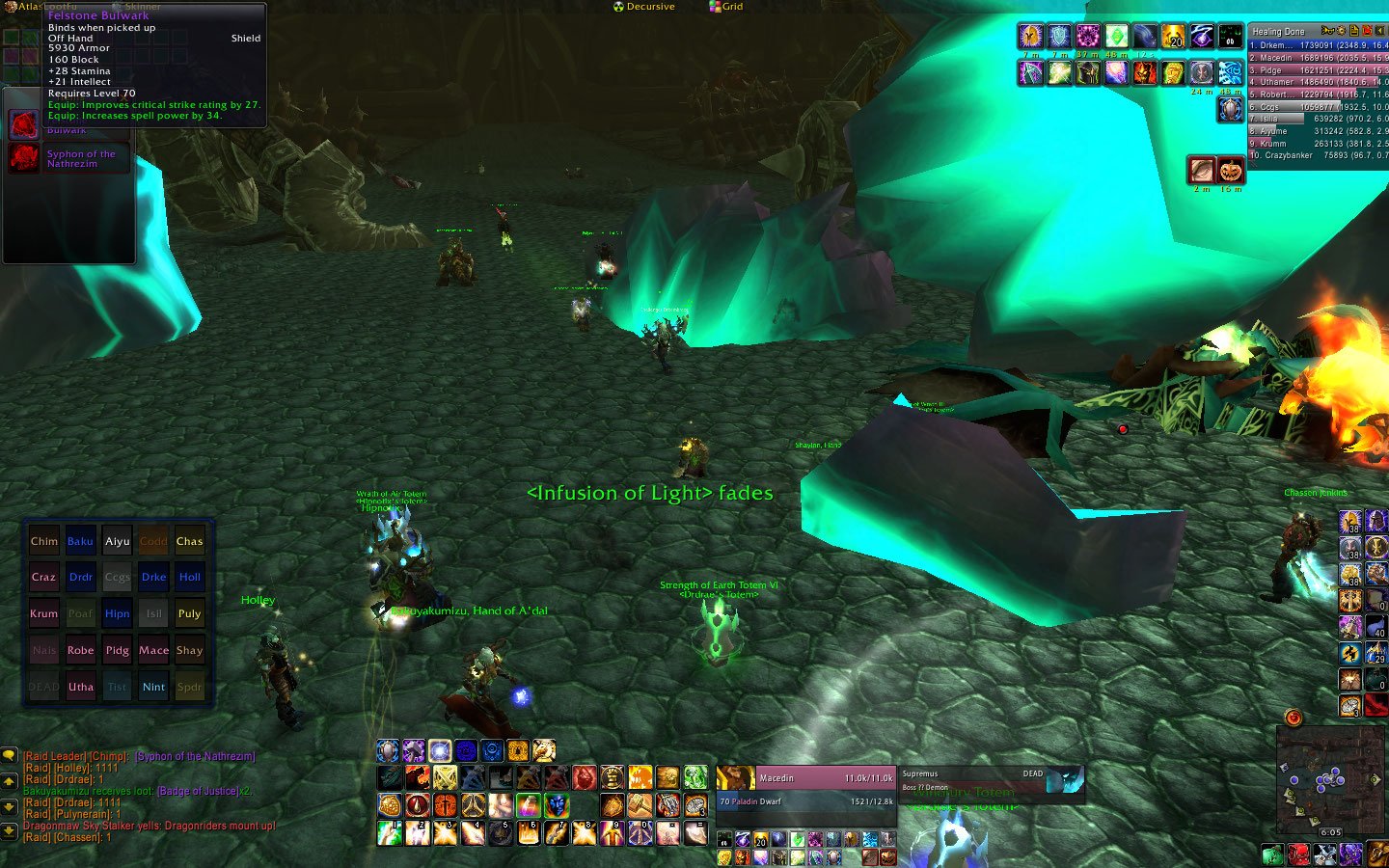Click the chat scroll-to-bottom arrow button
This screenshot has height=868, width=1389.
[x=9, y=829]
